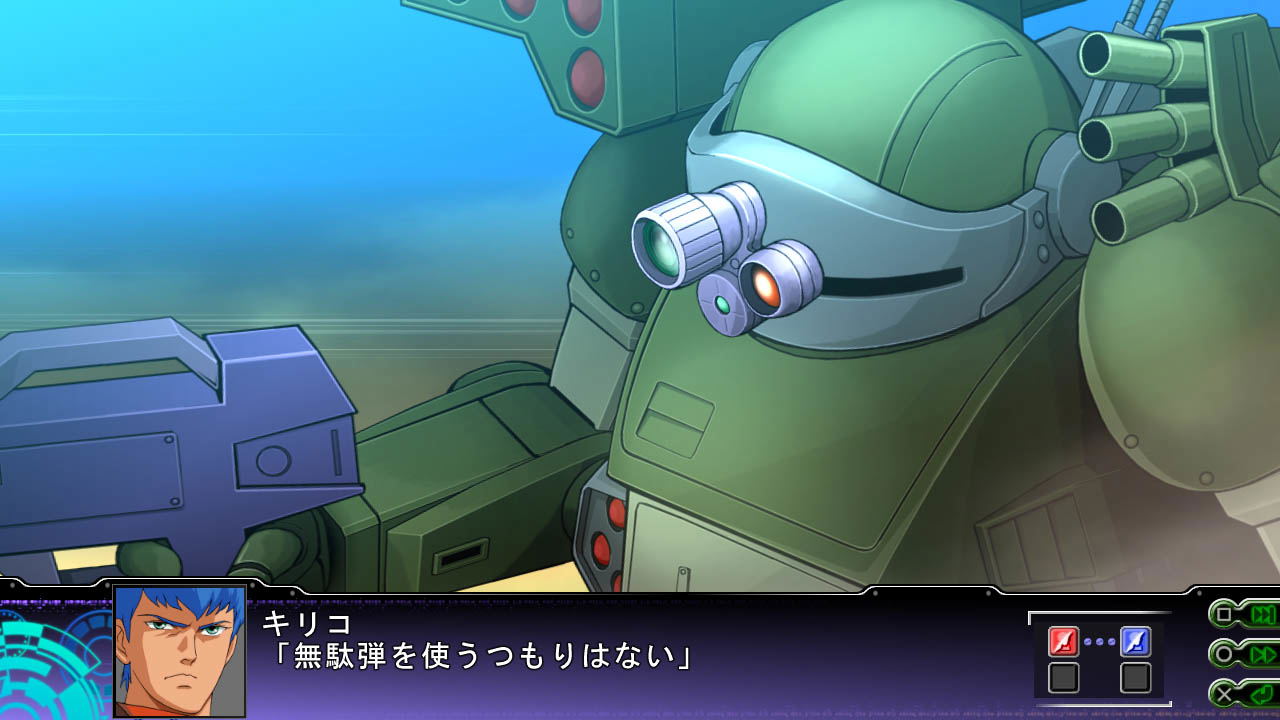The image size is (1280, 720).
Task: Click the rightmost dot between the icons
Action: pos(1110,641)
